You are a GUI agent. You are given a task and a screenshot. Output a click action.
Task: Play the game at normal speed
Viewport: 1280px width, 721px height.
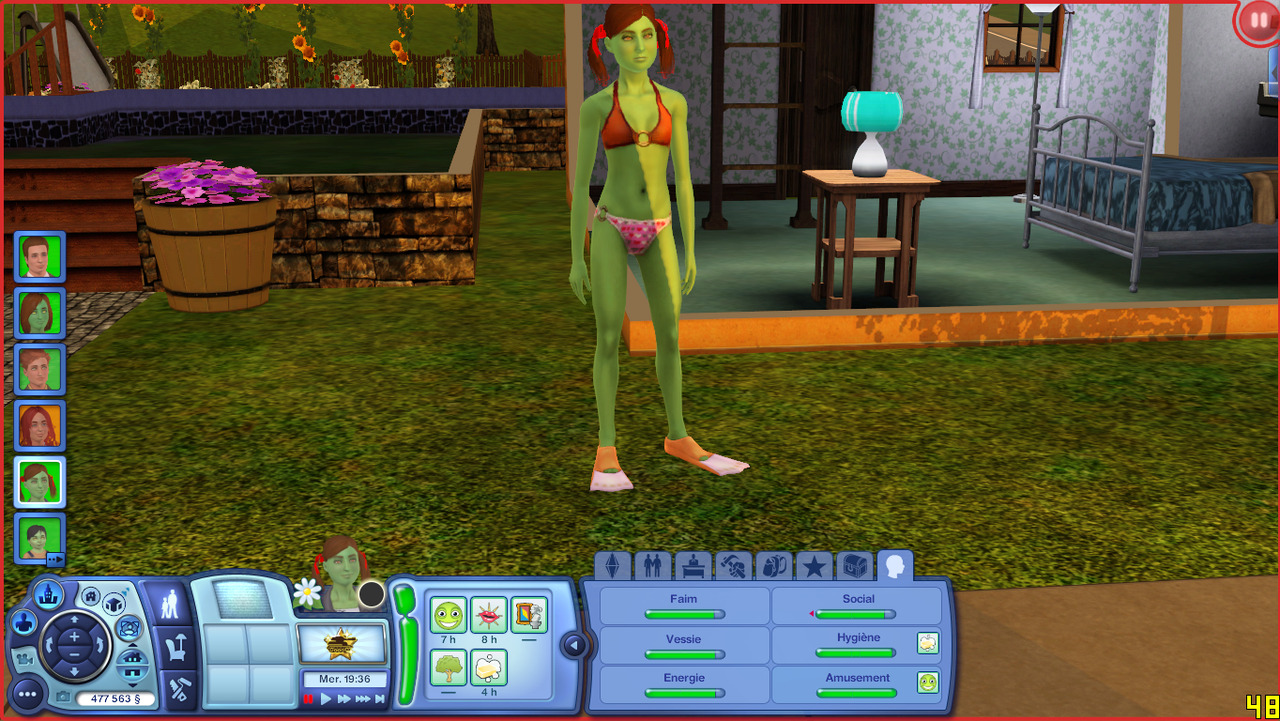click(326, 699)
